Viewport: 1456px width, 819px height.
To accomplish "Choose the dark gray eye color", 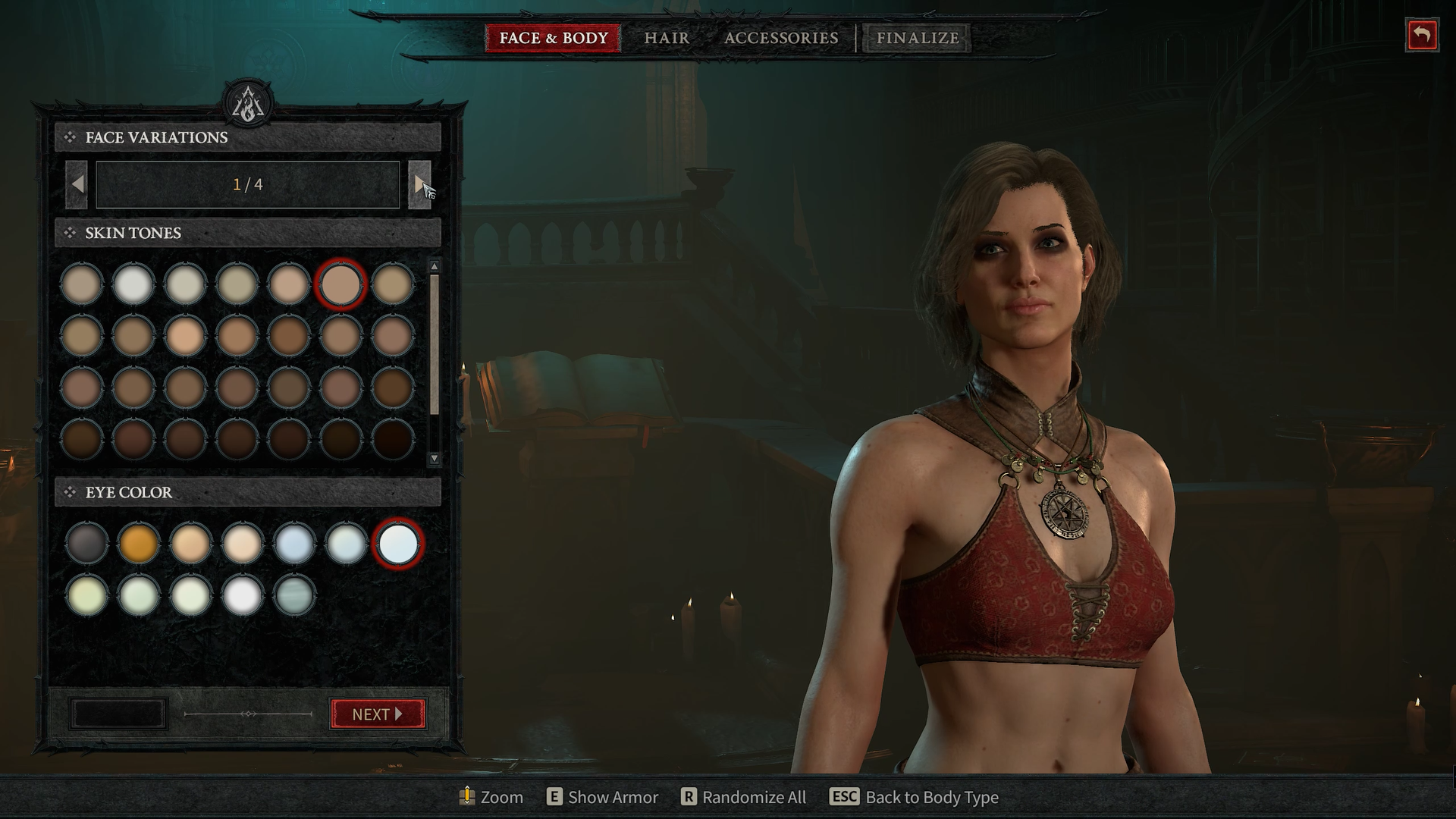I will 86,543.
